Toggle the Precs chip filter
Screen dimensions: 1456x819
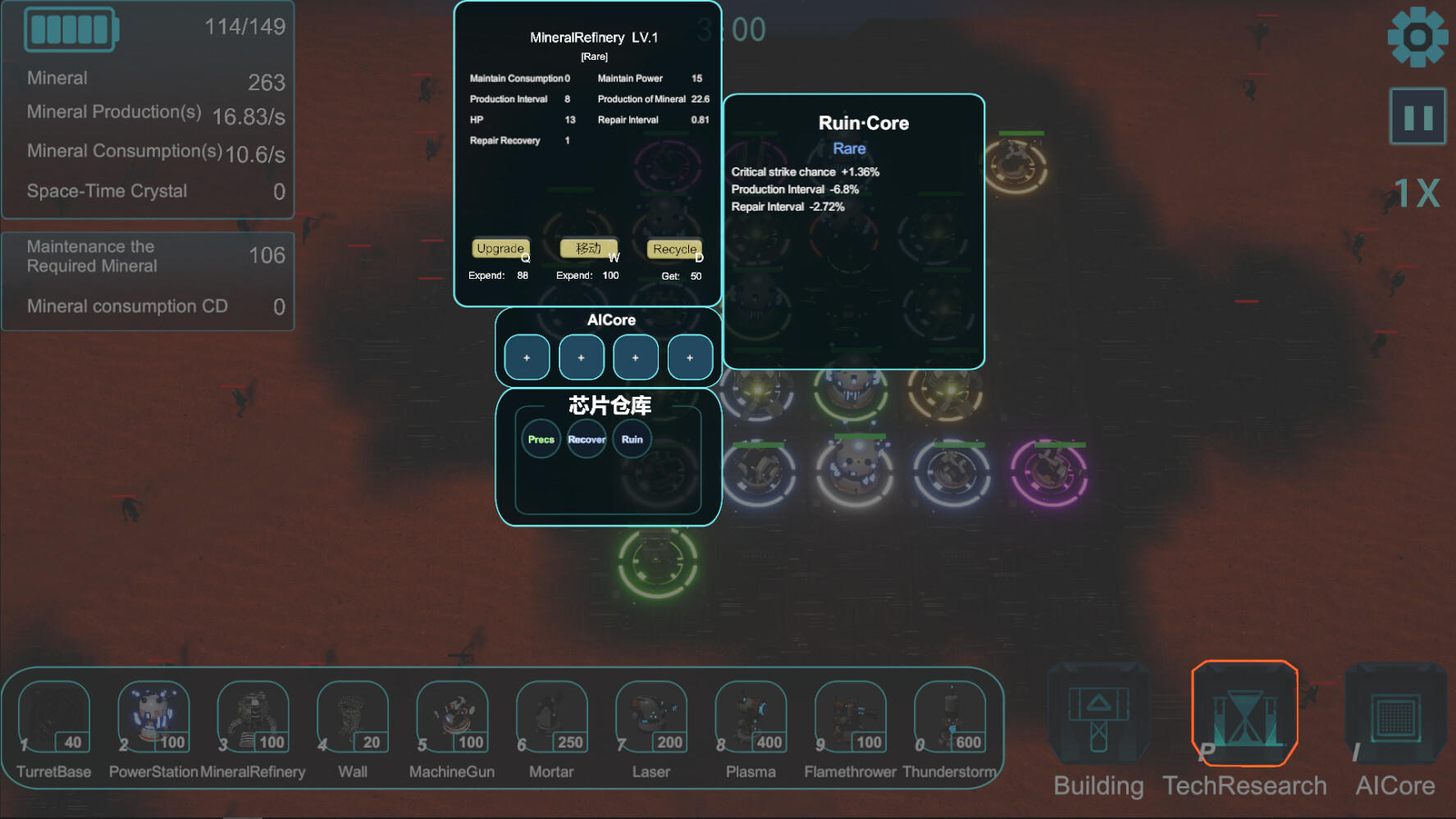pos(541,439)
